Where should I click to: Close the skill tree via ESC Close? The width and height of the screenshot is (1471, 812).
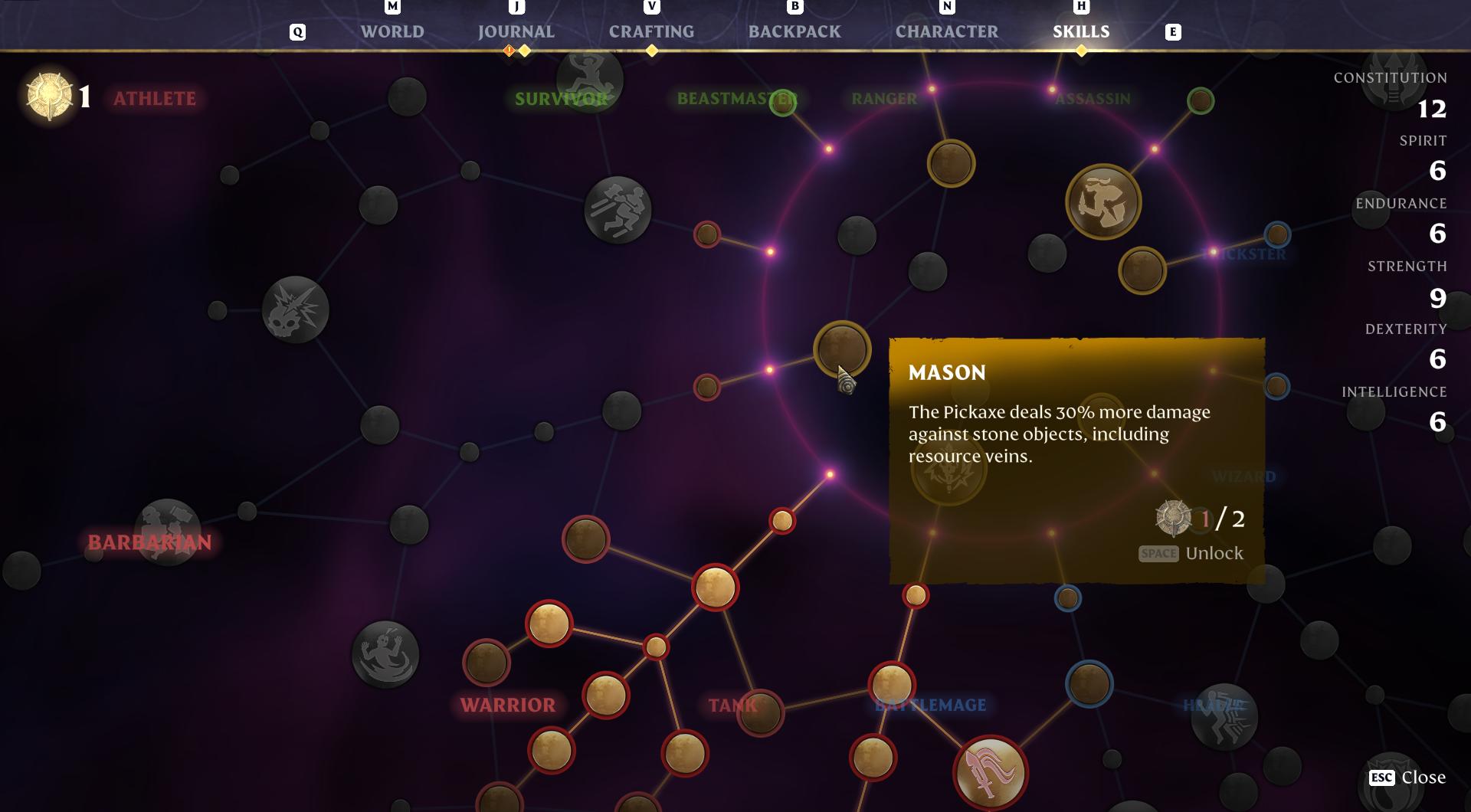click(1421, 778)
